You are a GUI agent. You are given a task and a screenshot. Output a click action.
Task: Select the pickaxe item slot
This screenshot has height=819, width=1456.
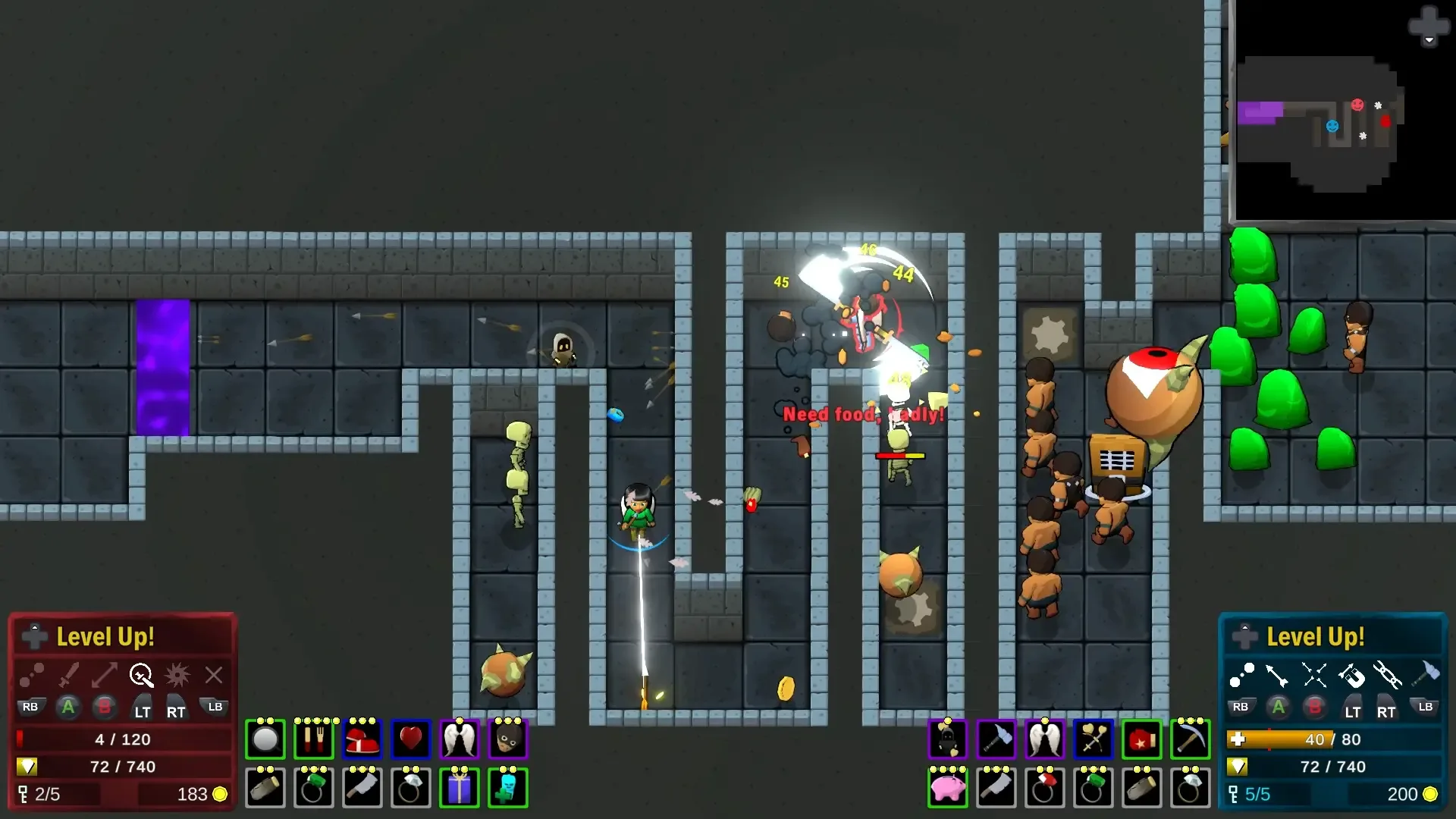[1190, 739]
